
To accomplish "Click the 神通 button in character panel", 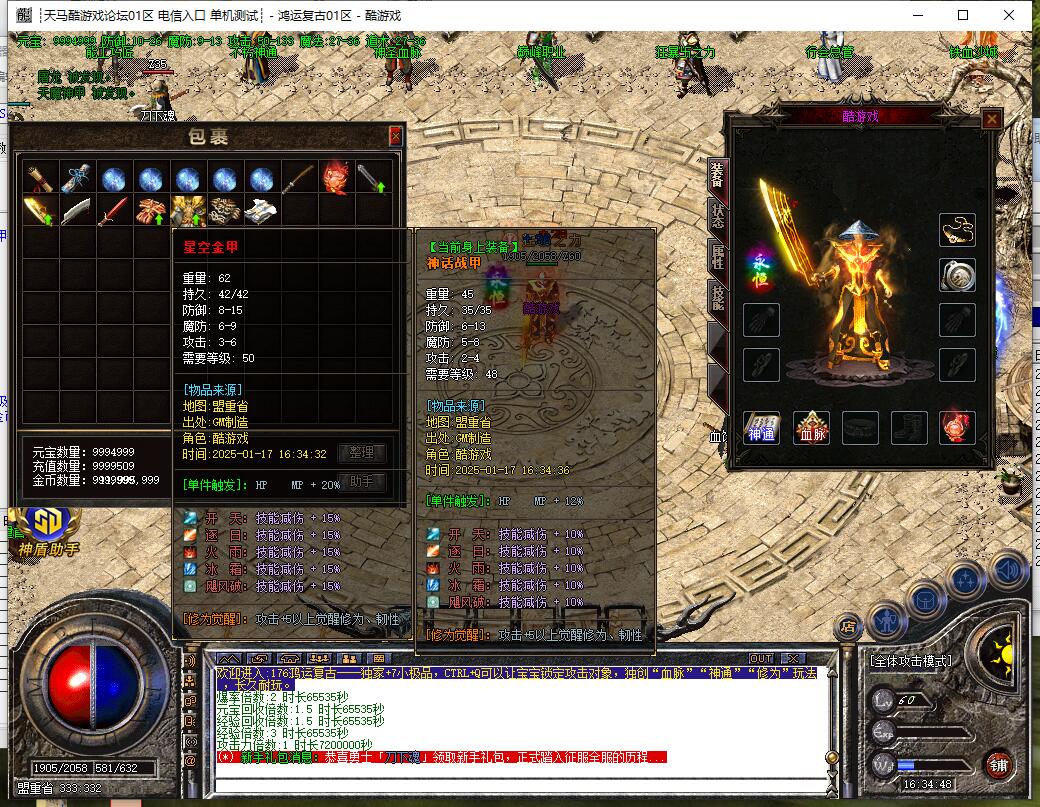I will tap(762, 428).
